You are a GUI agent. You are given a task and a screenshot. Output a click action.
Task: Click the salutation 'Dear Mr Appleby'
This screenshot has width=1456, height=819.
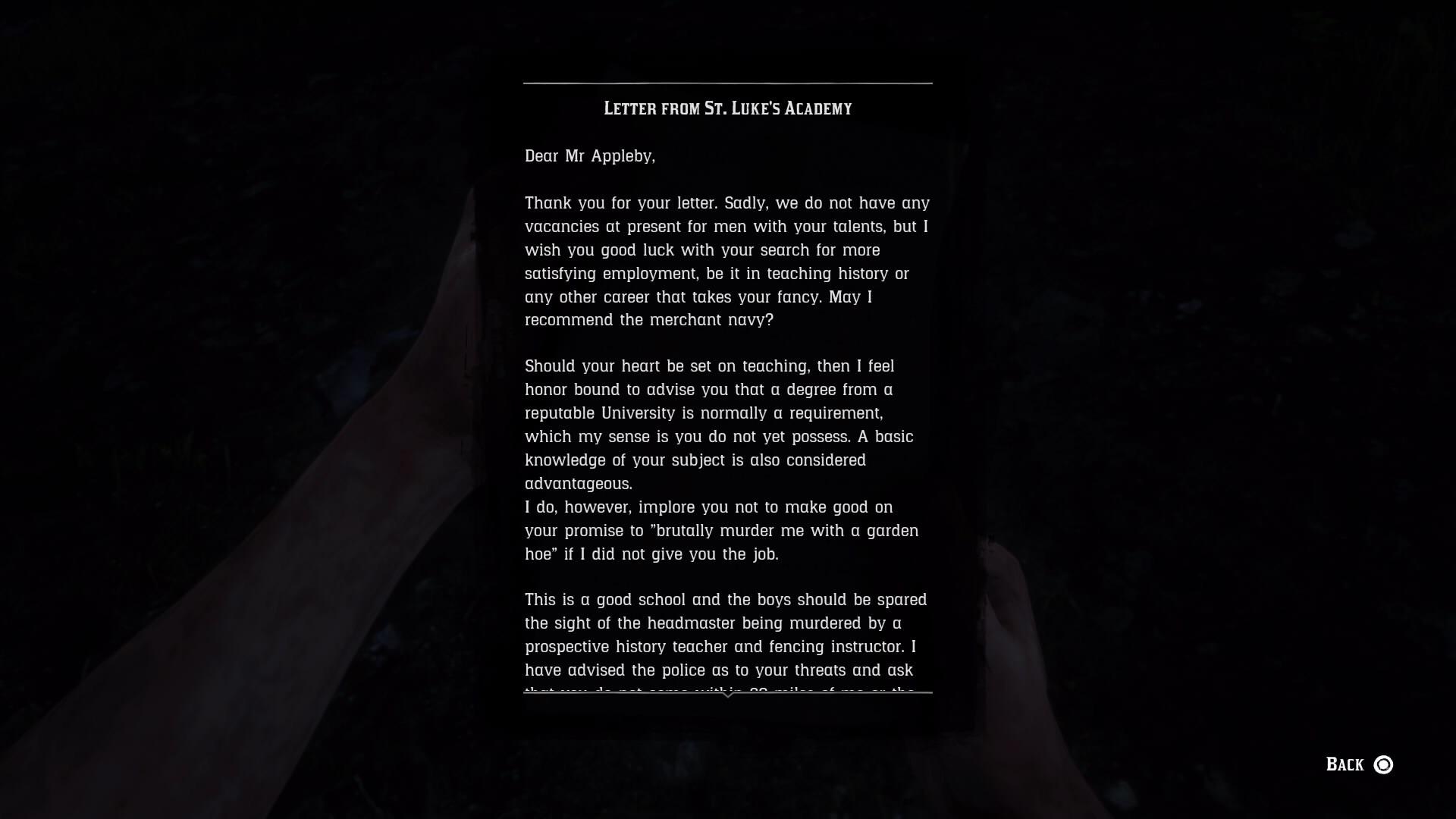pos(590,156)
